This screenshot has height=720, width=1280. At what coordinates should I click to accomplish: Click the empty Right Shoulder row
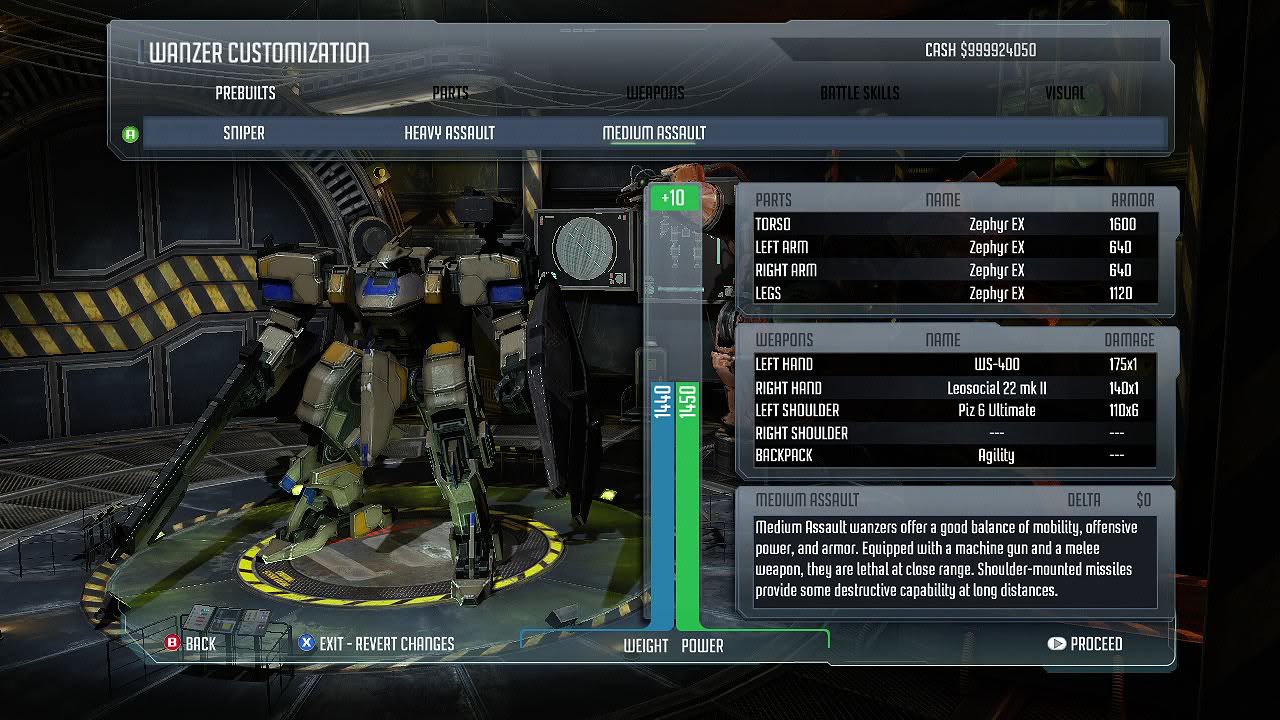click(955, 433)
